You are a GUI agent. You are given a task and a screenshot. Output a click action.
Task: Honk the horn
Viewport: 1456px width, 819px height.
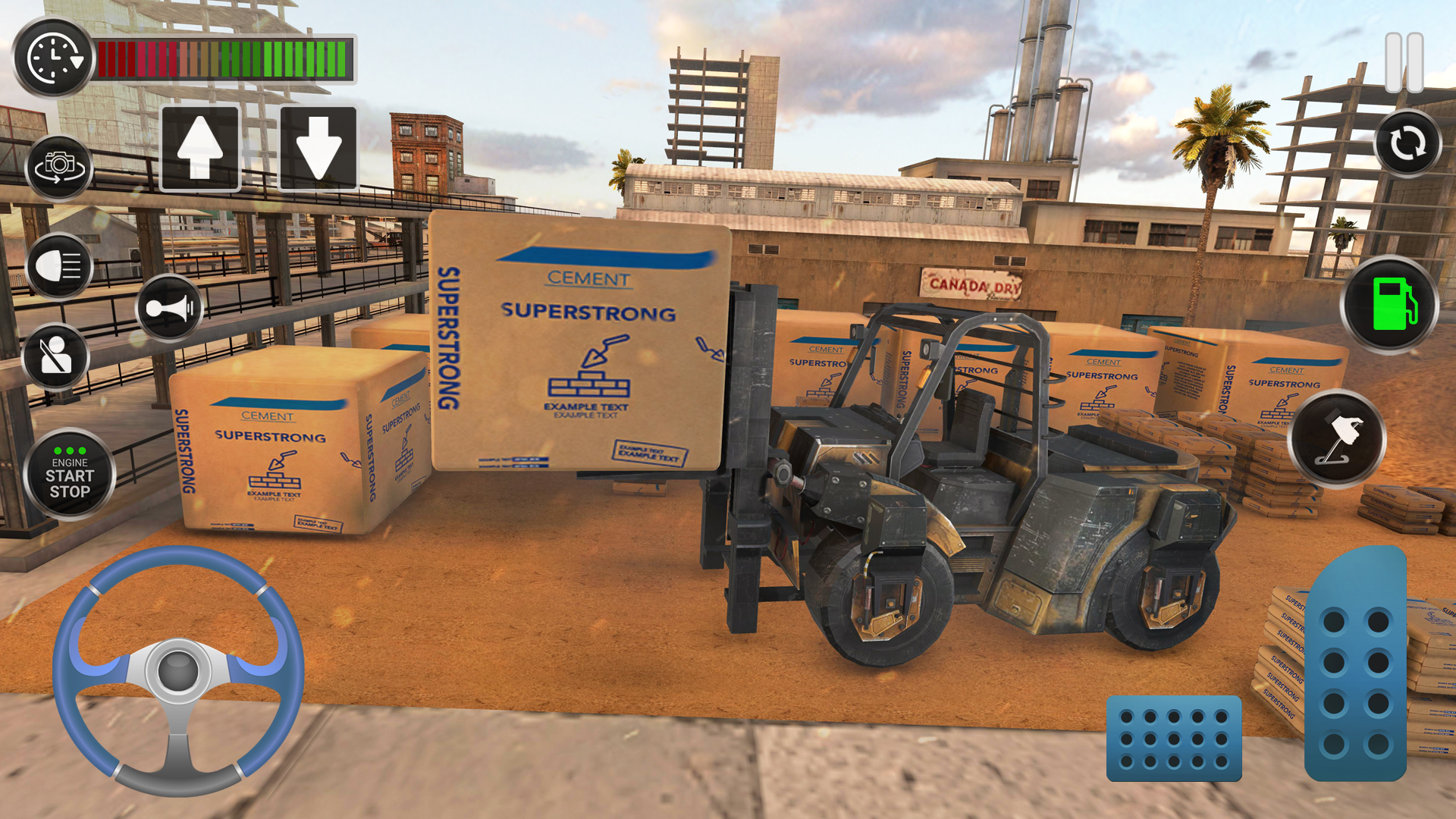pos(169,308)
